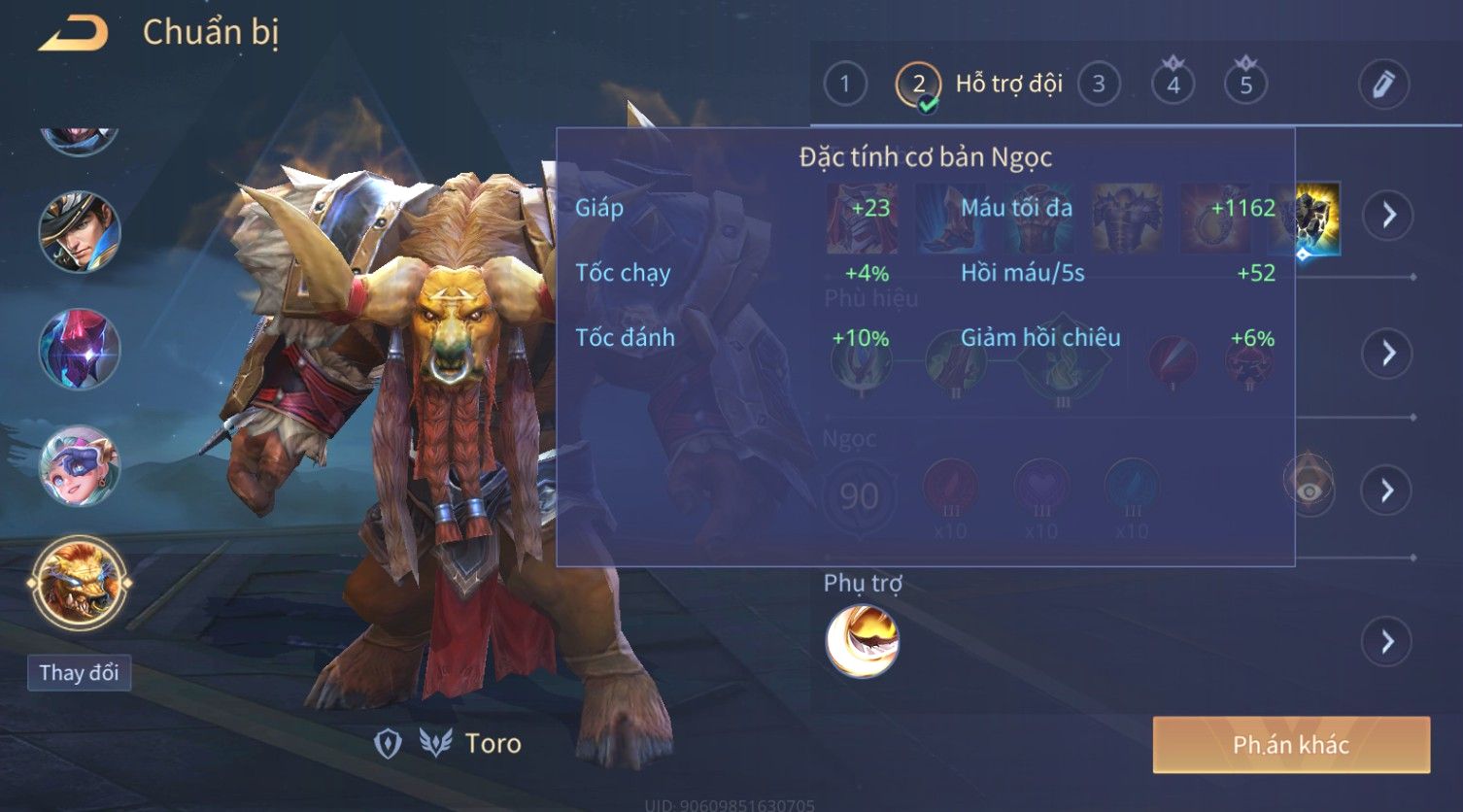Viewport: 1463px width, 812px height.
Task: Select locked preset slot 4
Action: click(1173, 85)
